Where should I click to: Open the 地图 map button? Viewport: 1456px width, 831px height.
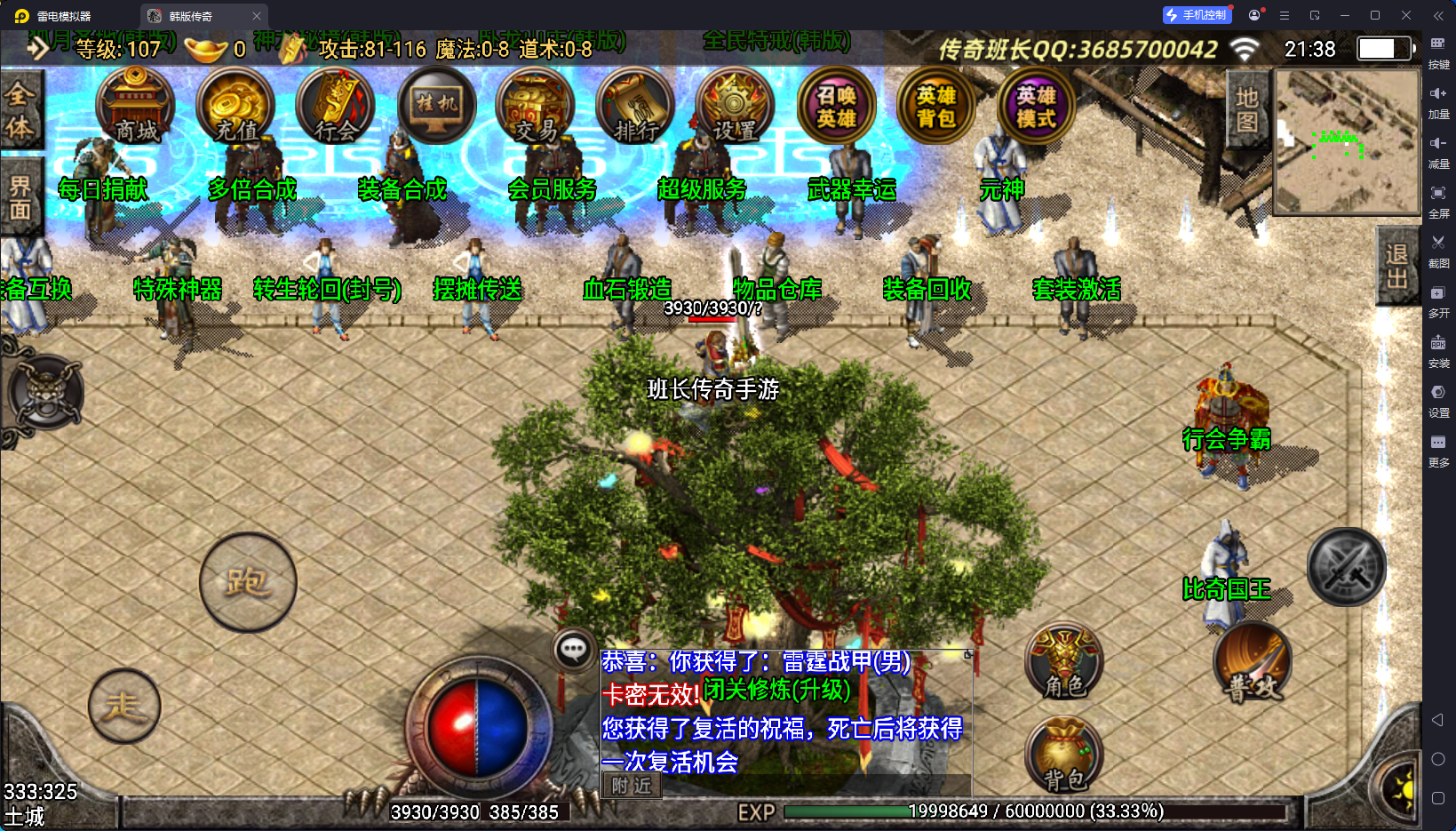pyautogui.click(x=1247, y=109)
